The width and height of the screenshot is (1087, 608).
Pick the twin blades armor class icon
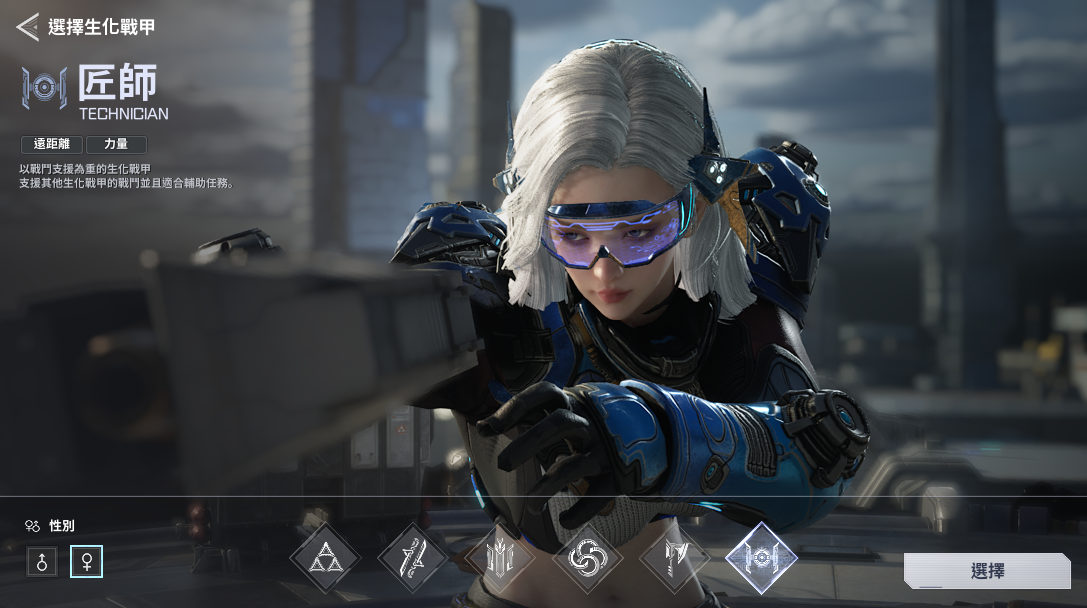412,558
